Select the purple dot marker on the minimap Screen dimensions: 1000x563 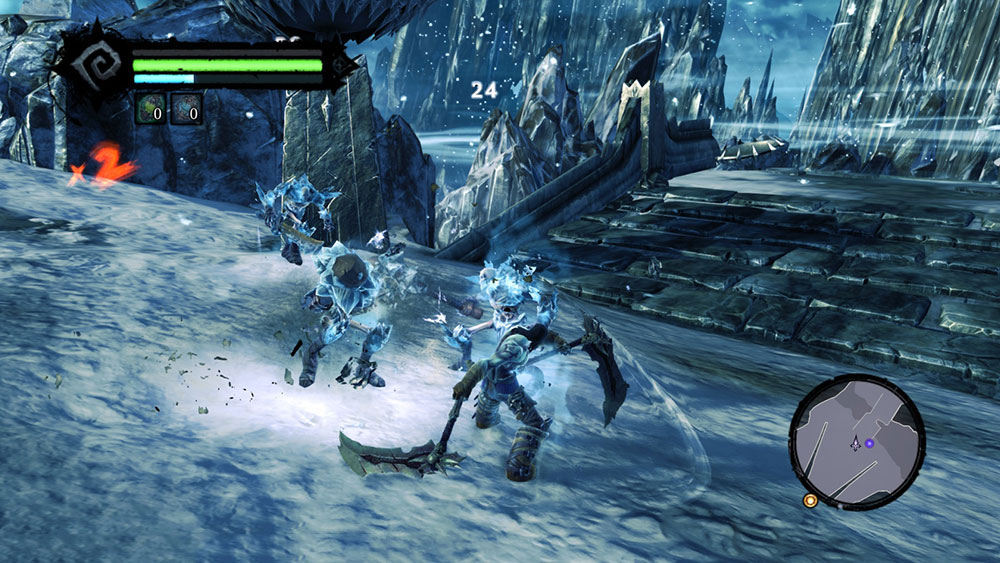click(x=869, y=443)
